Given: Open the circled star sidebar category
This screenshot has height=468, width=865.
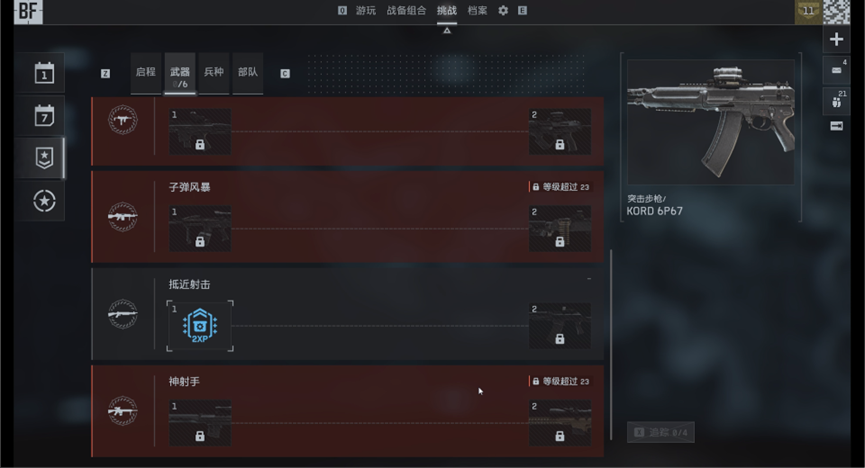Looking at the screenshot, I should click(45, 200).
